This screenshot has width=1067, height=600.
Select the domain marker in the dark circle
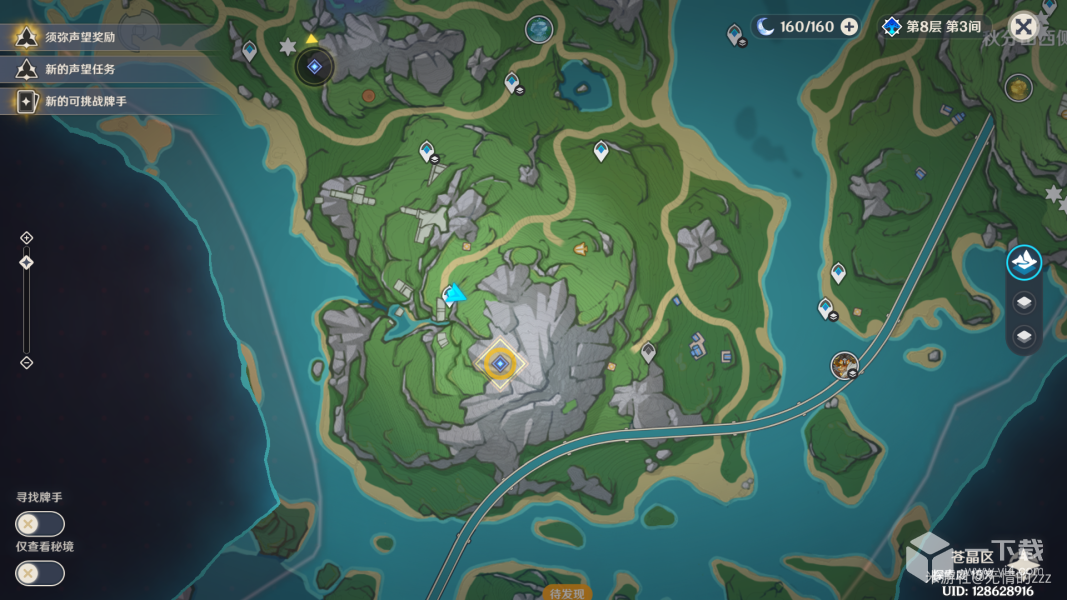coord(315,67)
